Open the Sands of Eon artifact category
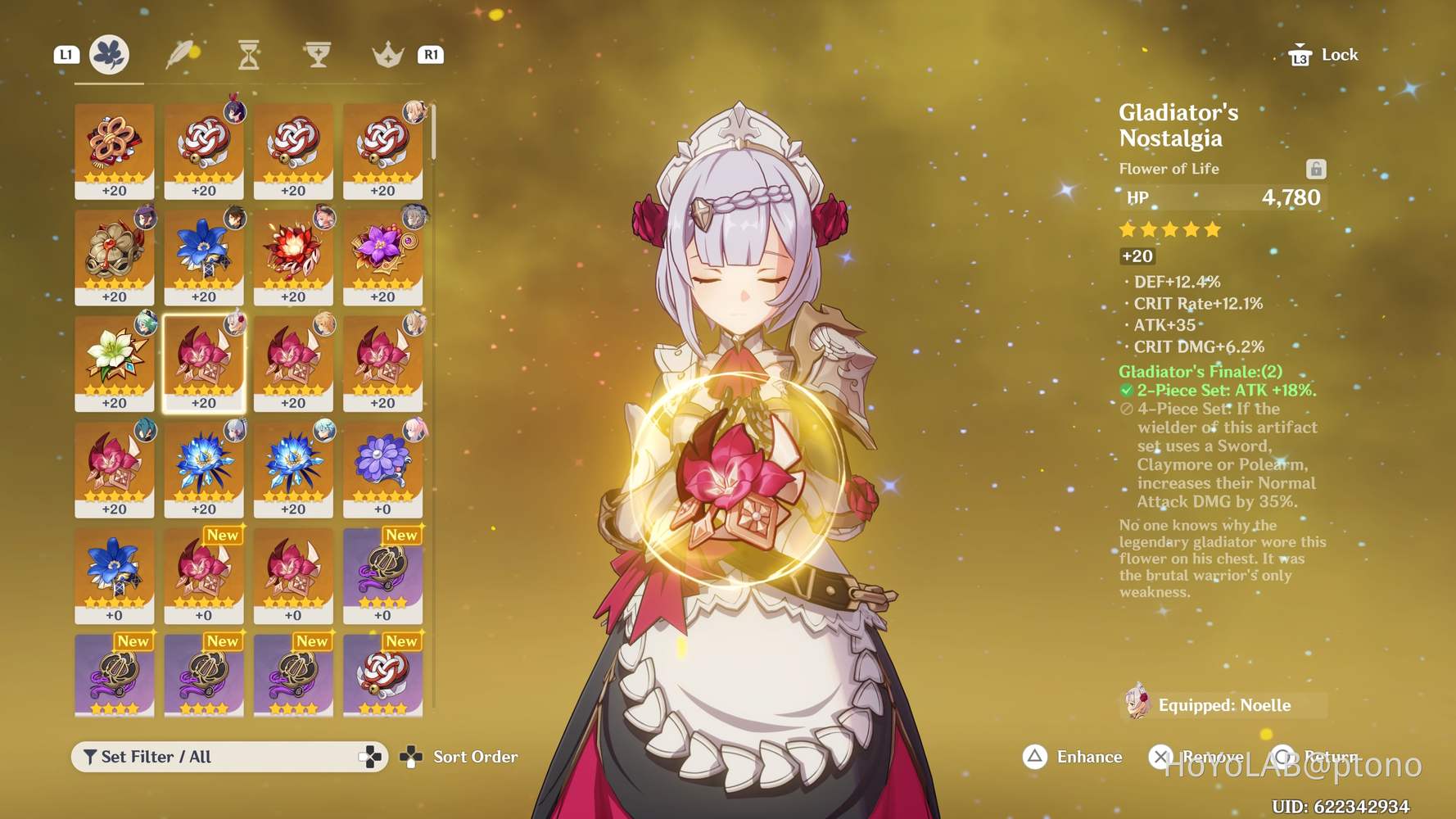This screenshot has width=1456, height=819. point(250,55)
